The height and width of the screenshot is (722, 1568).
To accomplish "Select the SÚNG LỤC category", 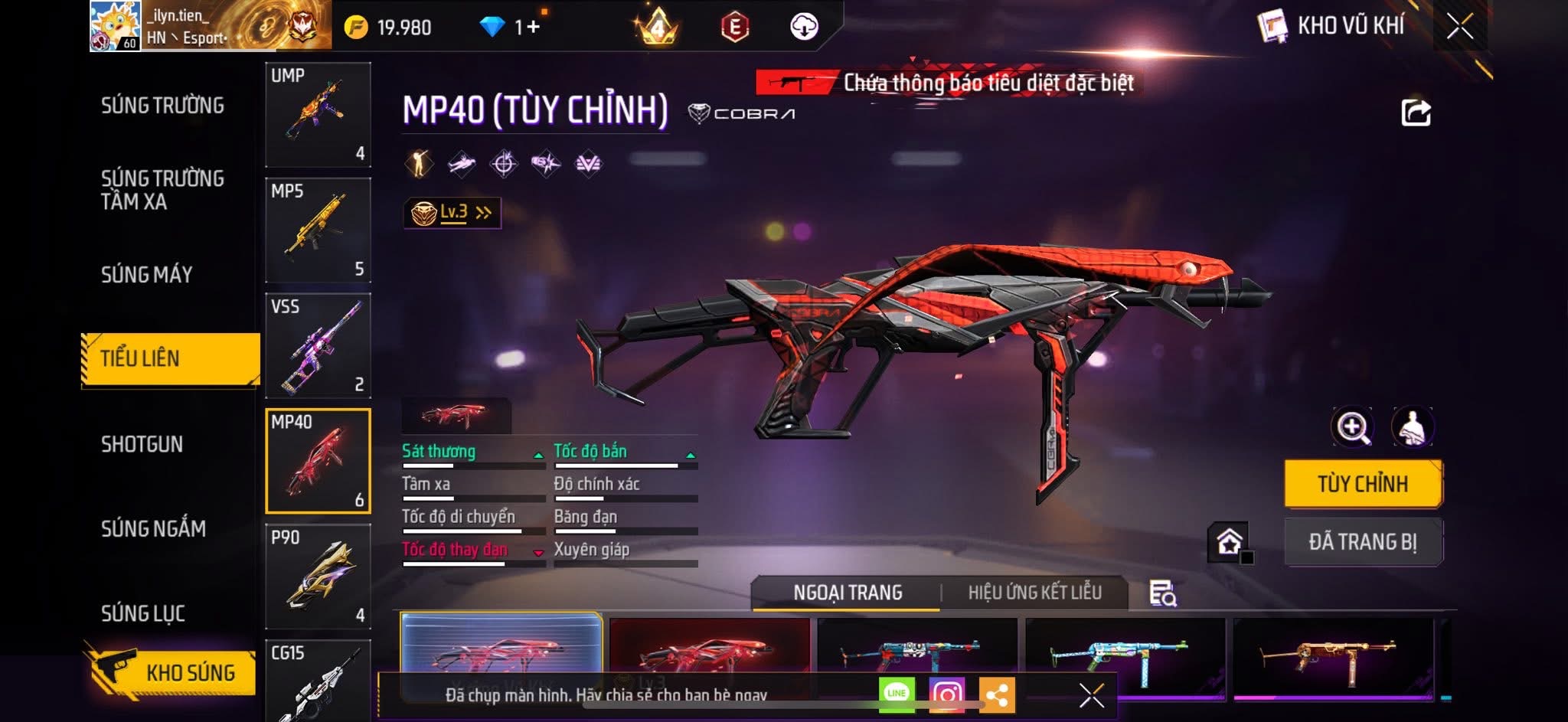I will pos(143,613).
